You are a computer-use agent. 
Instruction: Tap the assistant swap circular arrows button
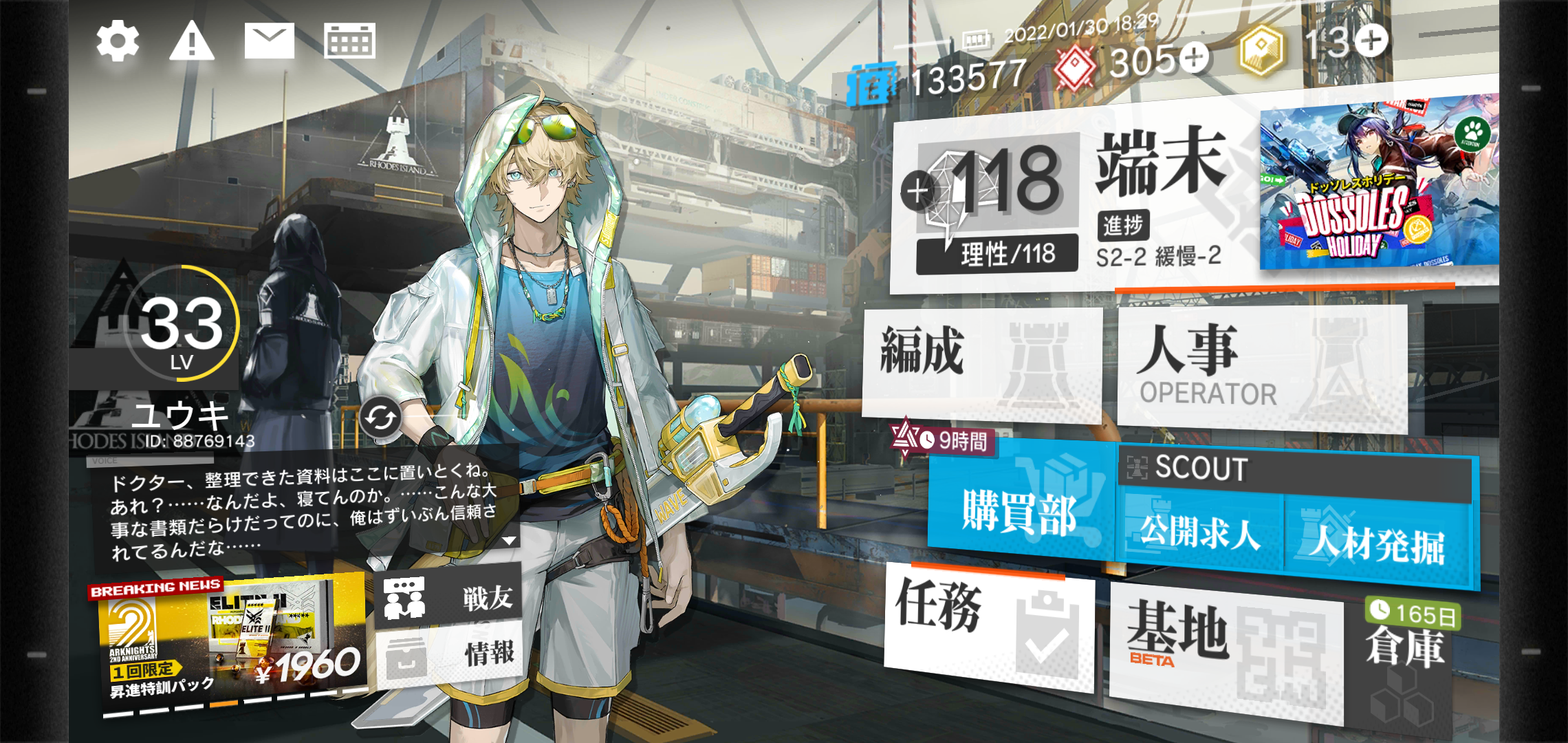coord(380,417)
